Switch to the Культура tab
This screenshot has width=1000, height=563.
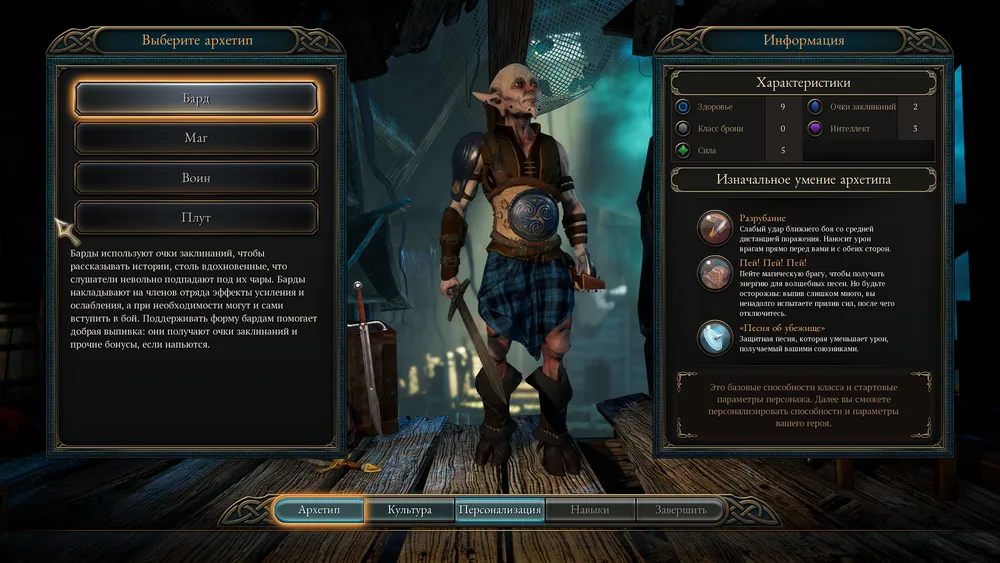409,510
